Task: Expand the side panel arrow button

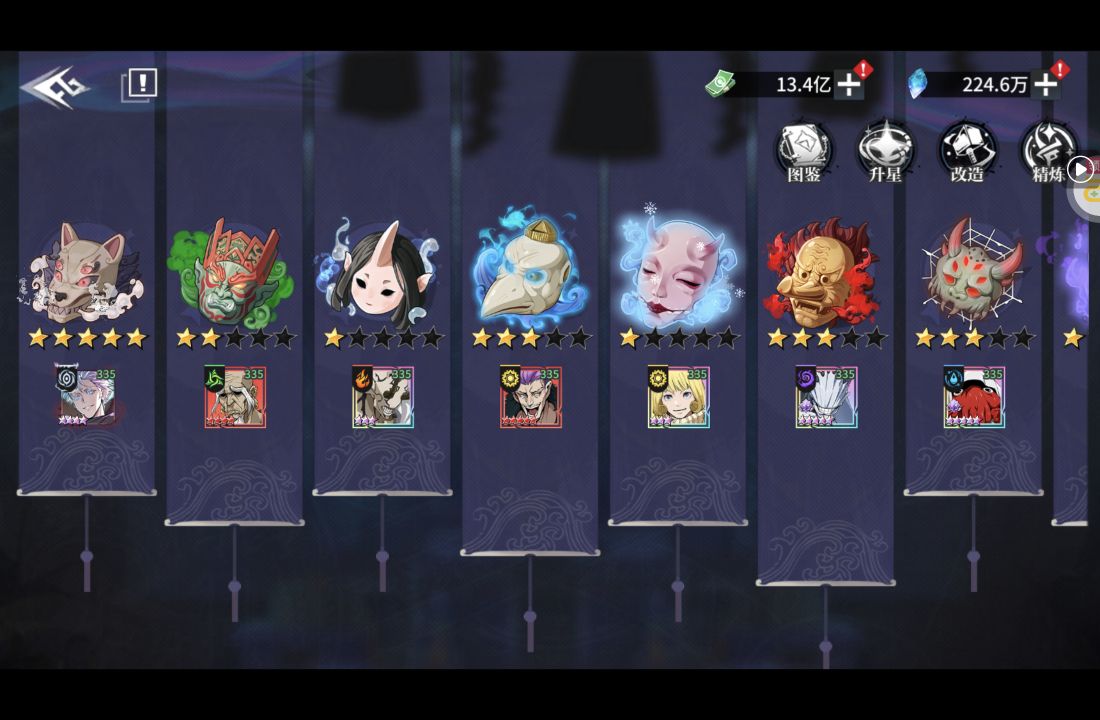Action: pyautogui.click(x=1080, y=170)
